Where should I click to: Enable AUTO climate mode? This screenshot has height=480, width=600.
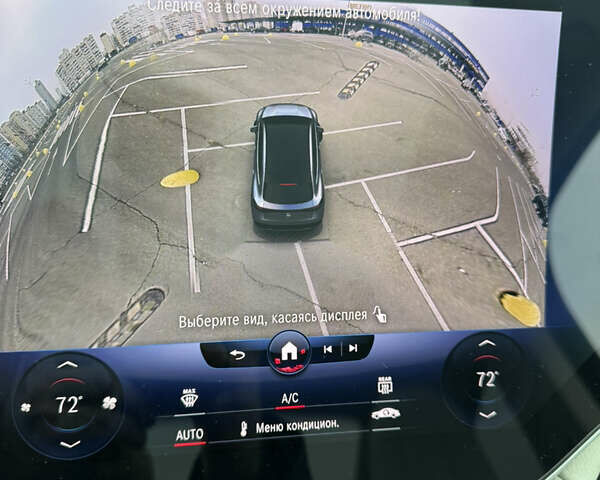coord(189,435)
